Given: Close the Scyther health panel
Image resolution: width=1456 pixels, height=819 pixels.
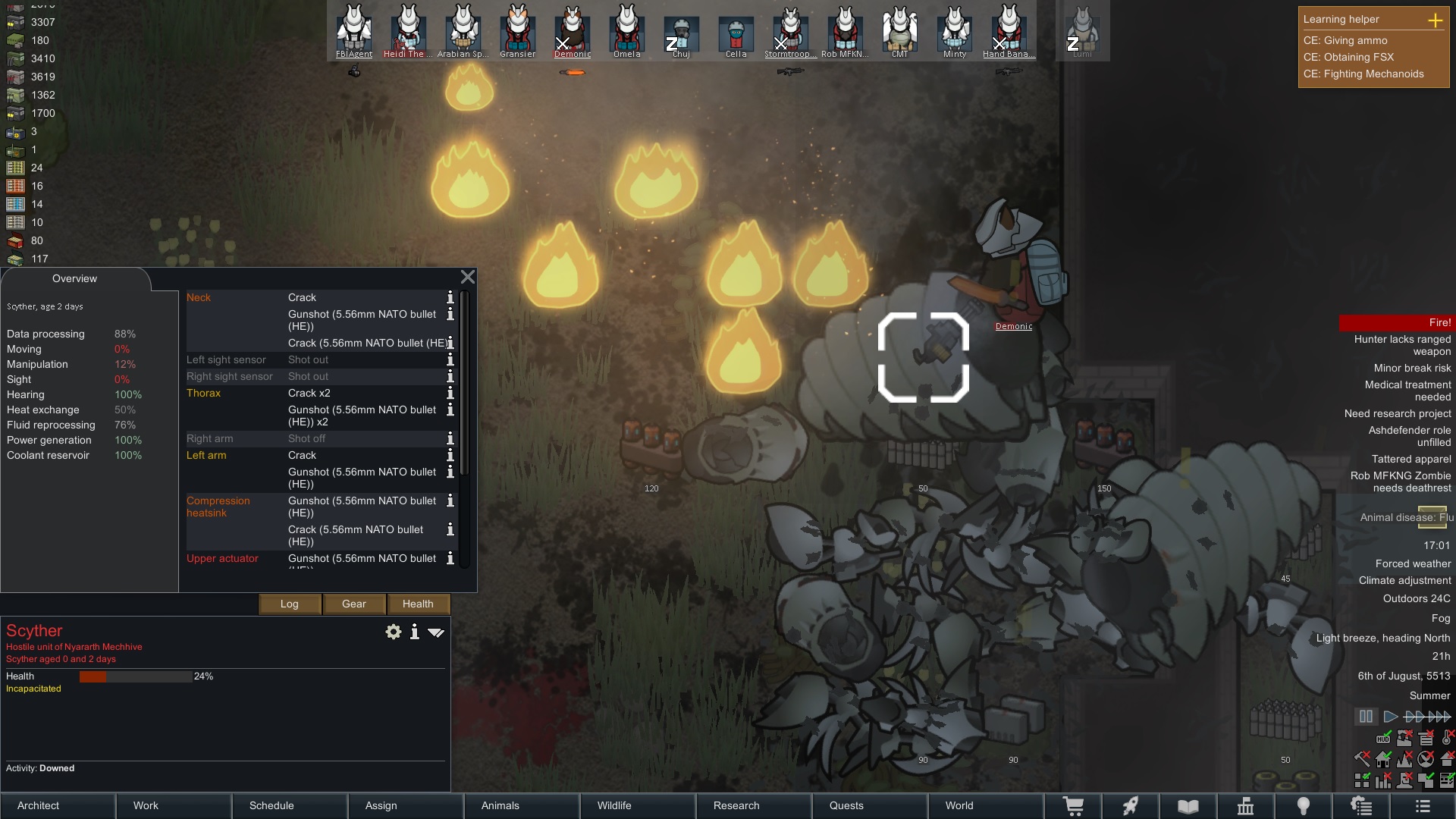Looking at the screenshot, I should [x=468, y=278].
